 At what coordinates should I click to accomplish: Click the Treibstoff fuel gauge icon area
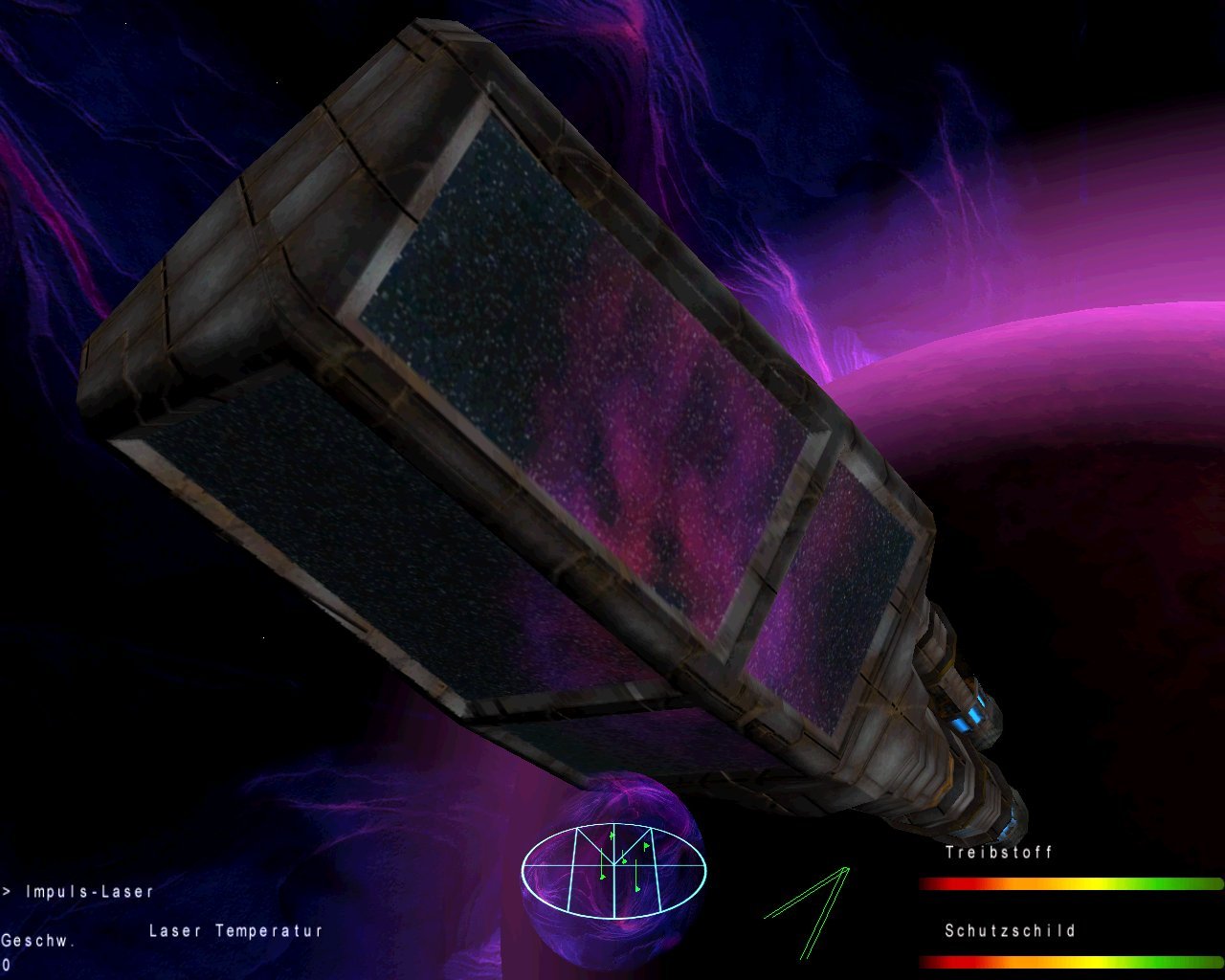click(x=998, y=854)
